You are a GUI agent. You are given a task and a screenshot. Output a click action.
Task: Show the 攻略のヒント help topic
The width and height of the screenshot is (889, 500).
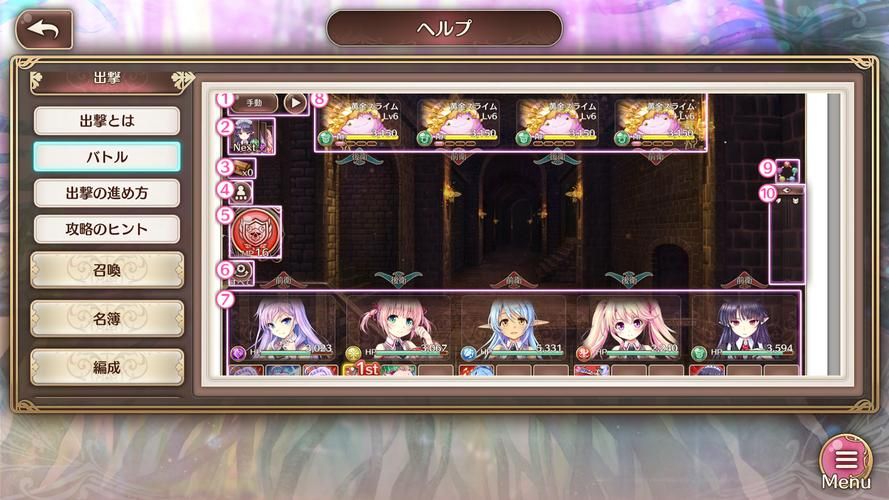coord(107,229)
